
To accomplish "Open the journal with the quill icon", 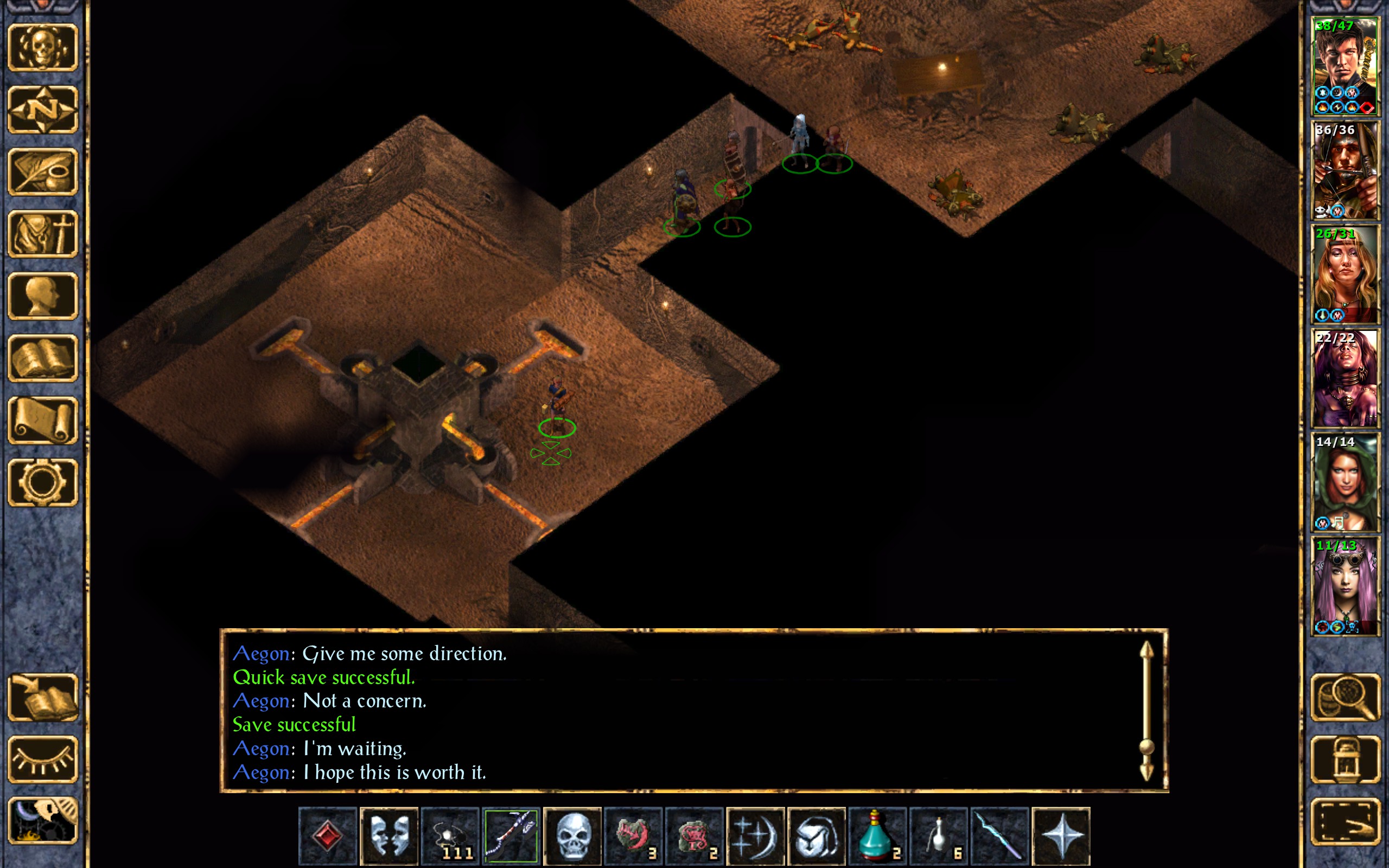I will tap(42, 171).
